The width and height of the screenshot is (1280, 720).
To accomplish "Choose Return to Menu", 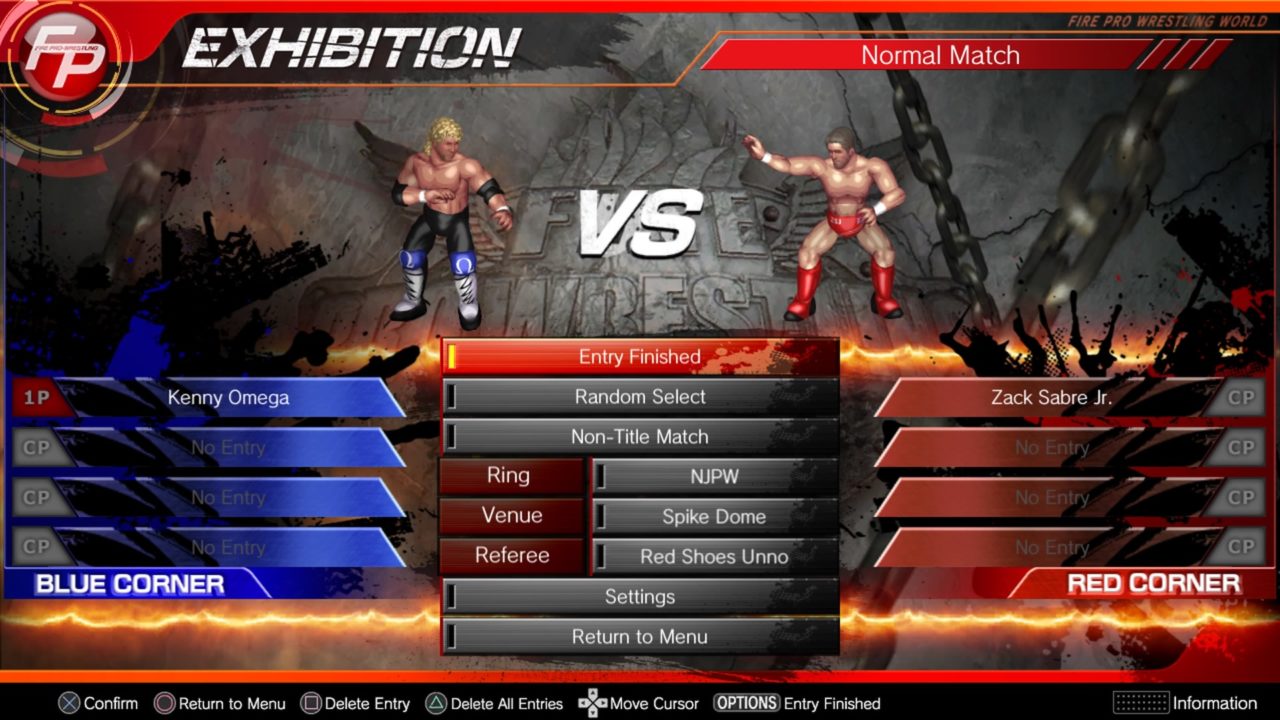I will pos(640,637).
